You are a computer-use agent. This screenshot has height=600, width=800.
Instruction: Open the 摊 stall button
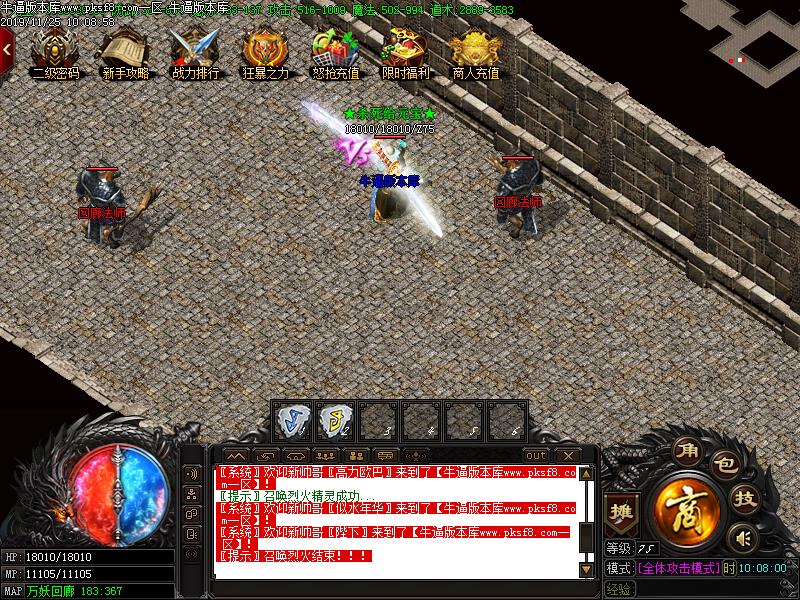pos(622,510)
